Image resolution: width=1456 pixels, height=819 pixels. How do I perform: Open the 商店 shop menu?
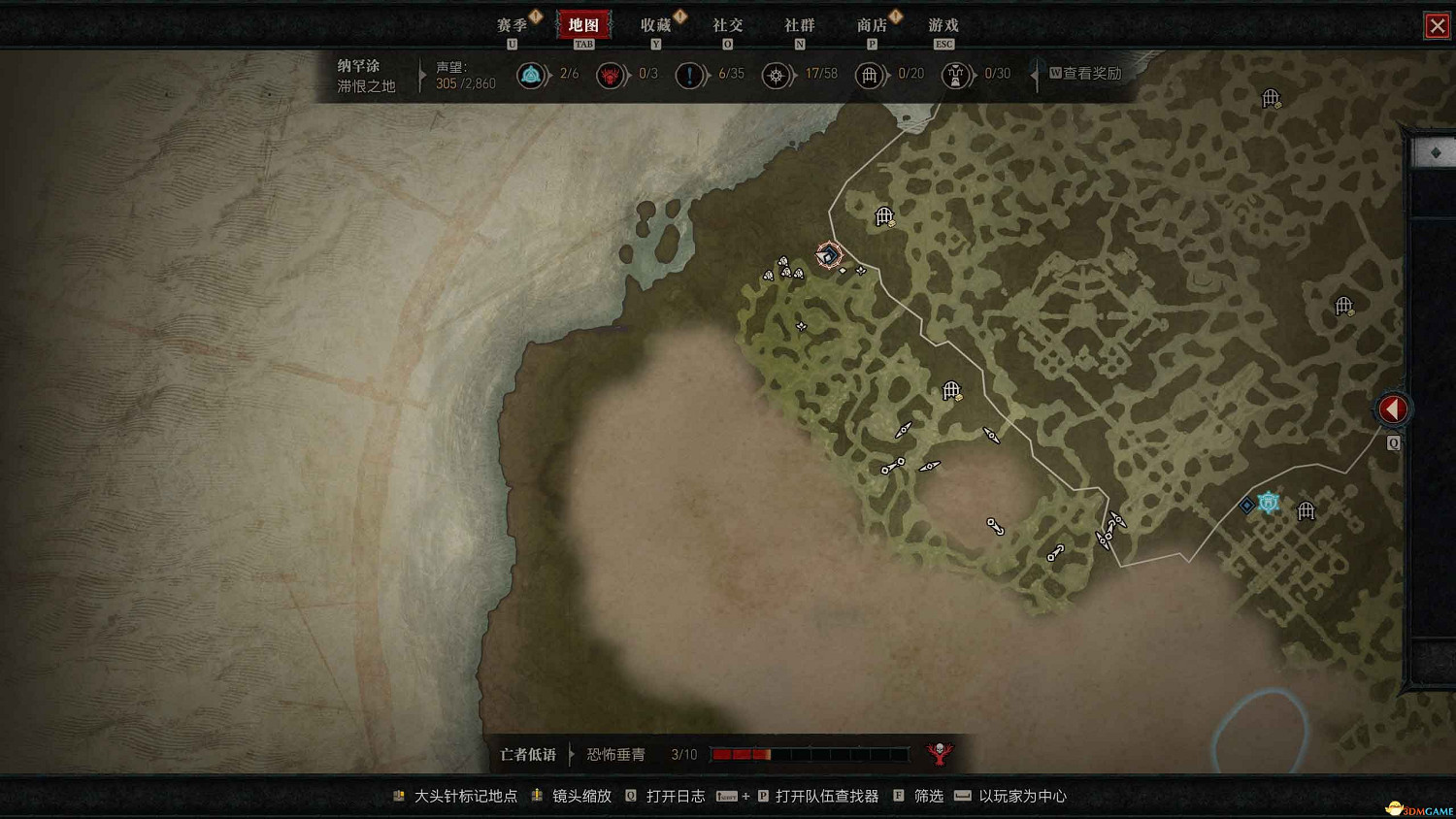pyautogui.click(x=873, y=25)
